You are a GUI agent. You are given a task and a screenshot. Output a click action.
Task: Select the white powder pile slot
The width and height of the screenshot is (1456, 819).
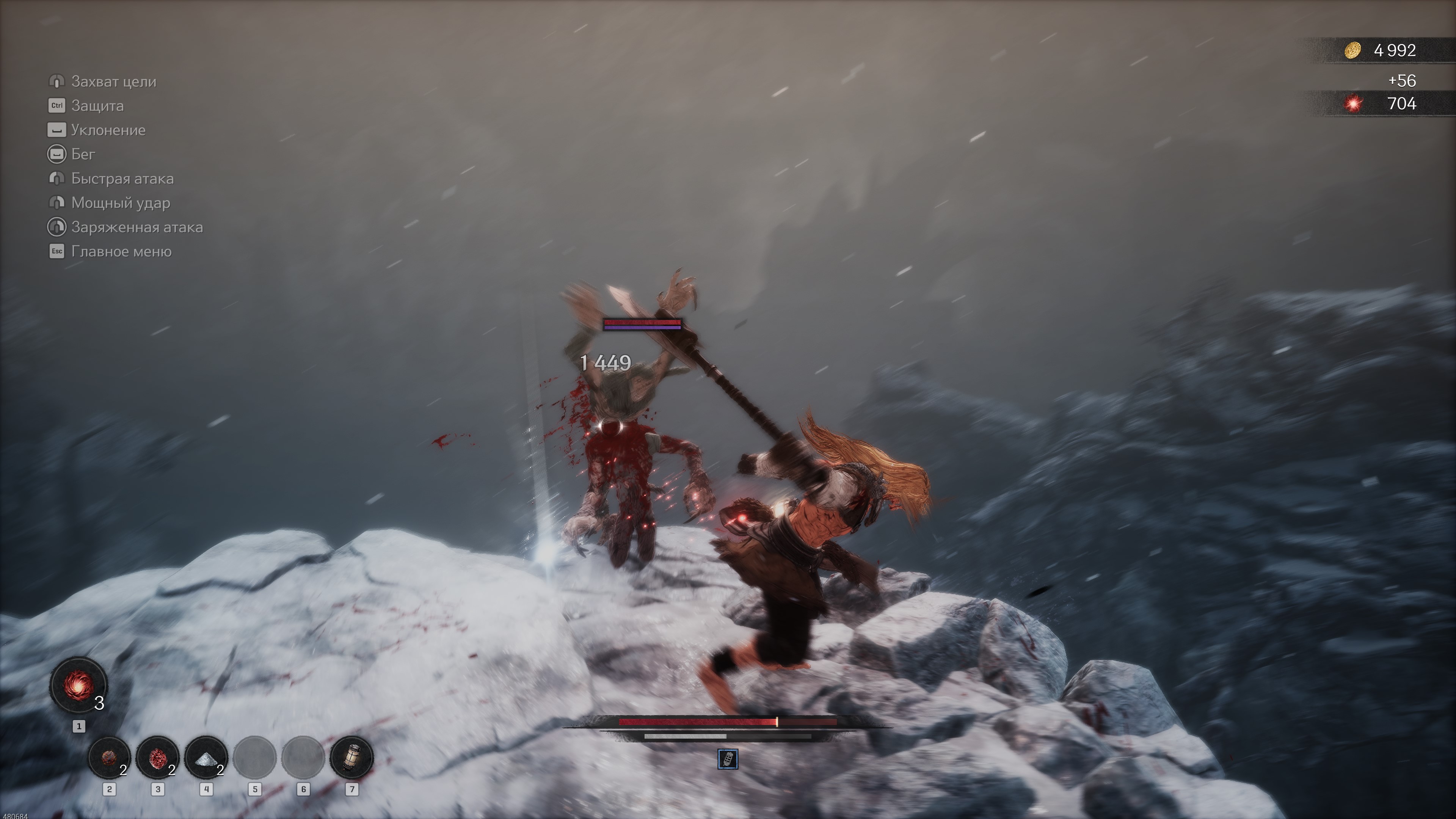pos(206,757)
